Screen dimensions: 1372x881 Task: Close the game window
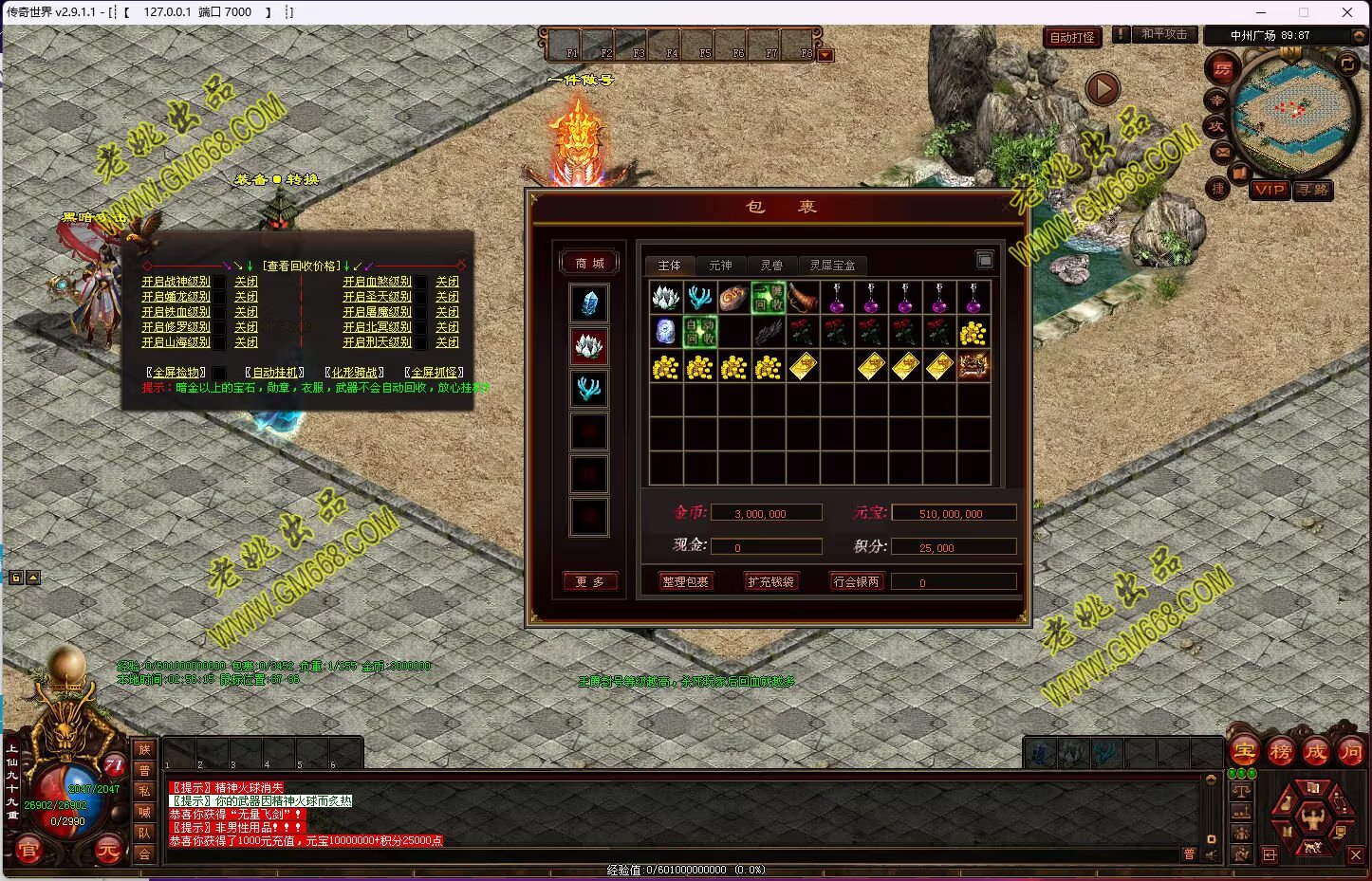(x=1346, y=12)
